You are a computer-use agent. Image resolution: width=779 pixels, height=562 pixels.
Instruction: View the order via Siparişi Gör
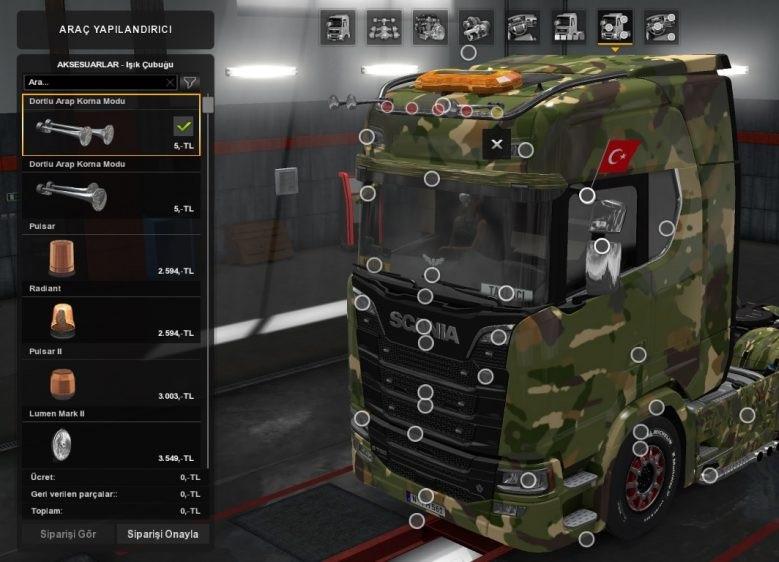coord(68,534)
